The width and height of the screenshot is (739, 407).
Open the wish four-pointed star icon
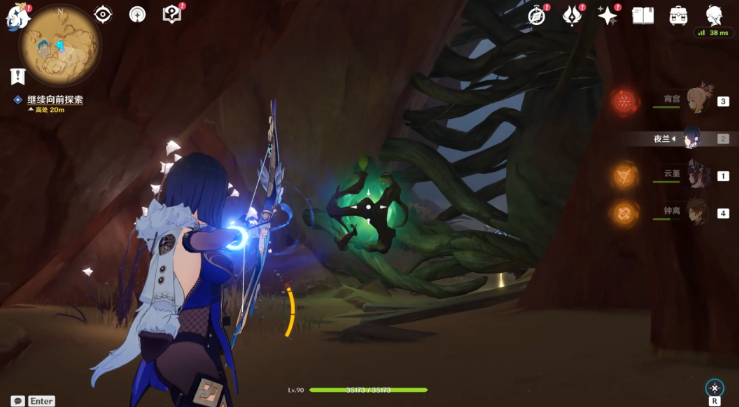pos(607,15)
